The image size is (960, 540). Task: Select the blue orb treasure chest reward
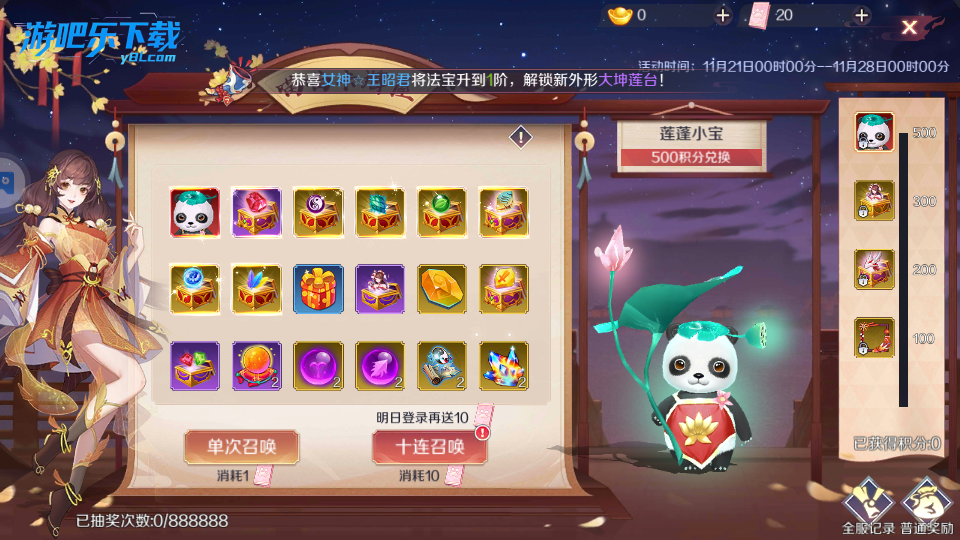point(194,289)
